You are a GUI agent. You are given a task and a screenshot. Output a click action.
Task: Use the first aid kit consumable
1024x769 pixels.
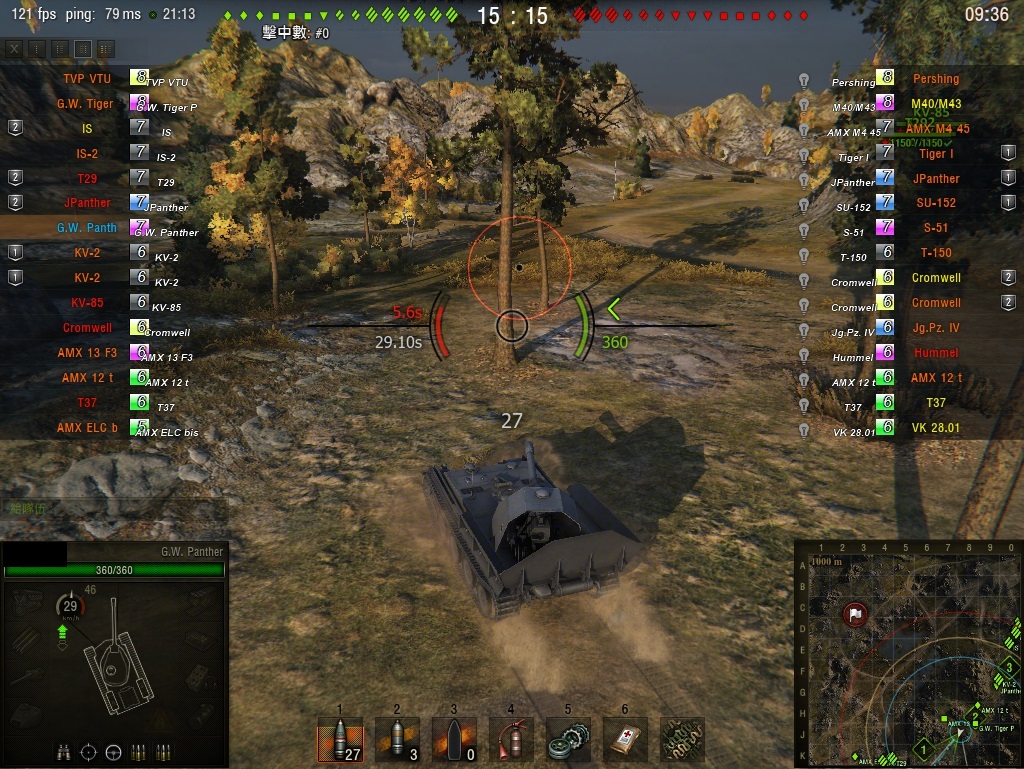[x=625, y=740]
